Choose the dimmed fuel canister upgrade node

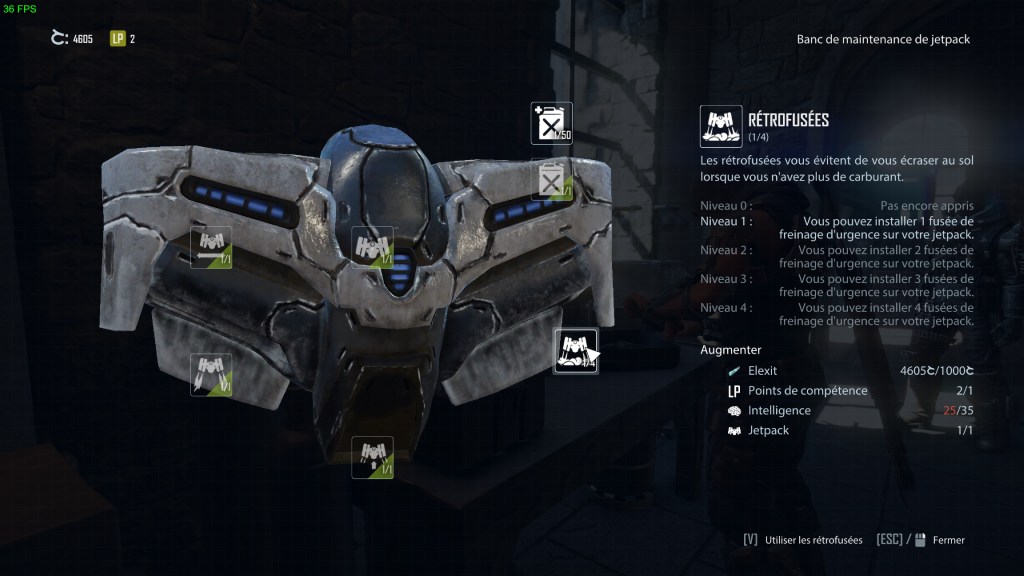click(551, 181)
